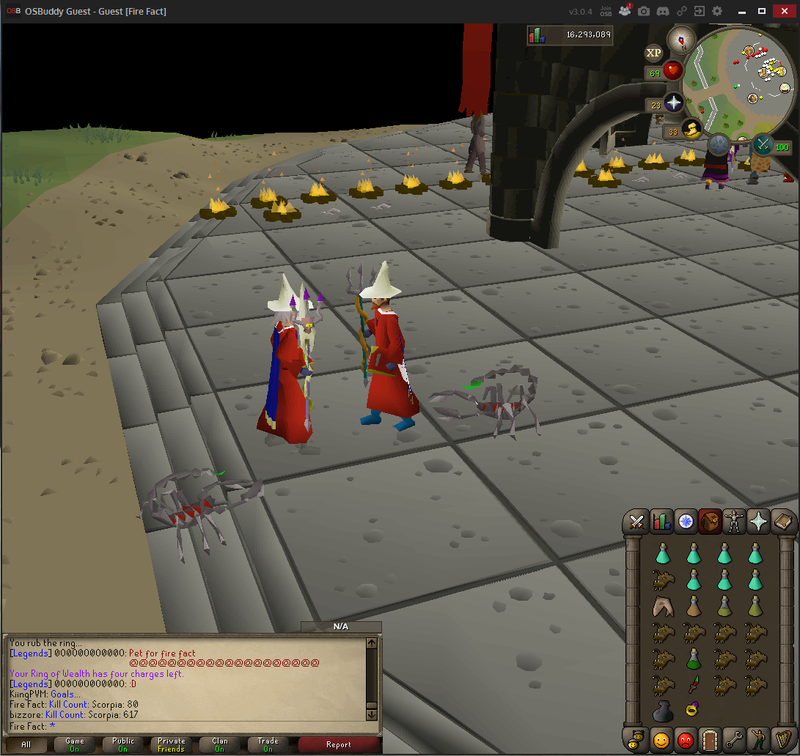Toggle the XP drops button

coord(654,53)
